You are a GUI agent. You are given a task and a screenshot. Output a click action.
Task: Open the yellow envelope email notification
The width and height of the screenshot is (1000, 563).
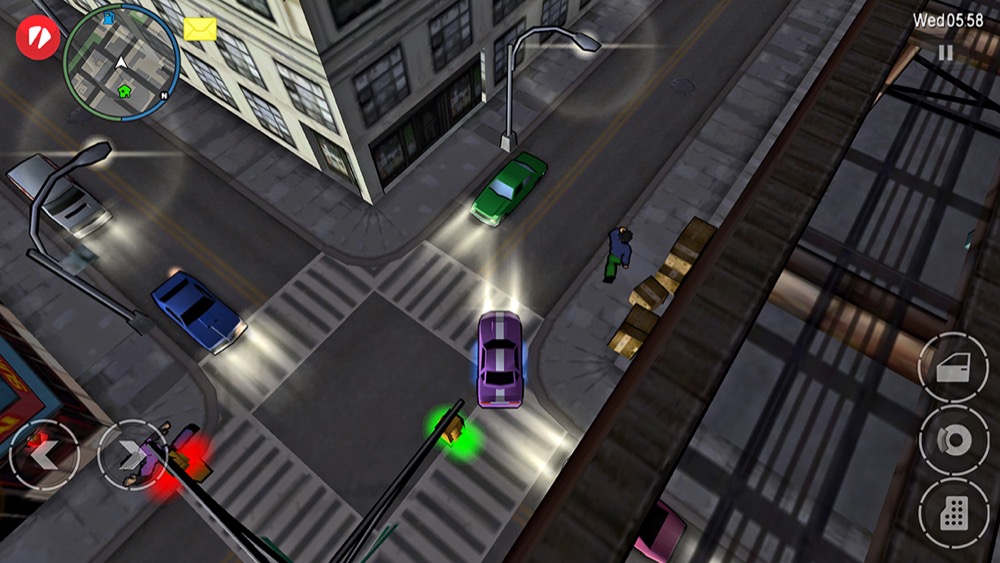pos(200,29)
